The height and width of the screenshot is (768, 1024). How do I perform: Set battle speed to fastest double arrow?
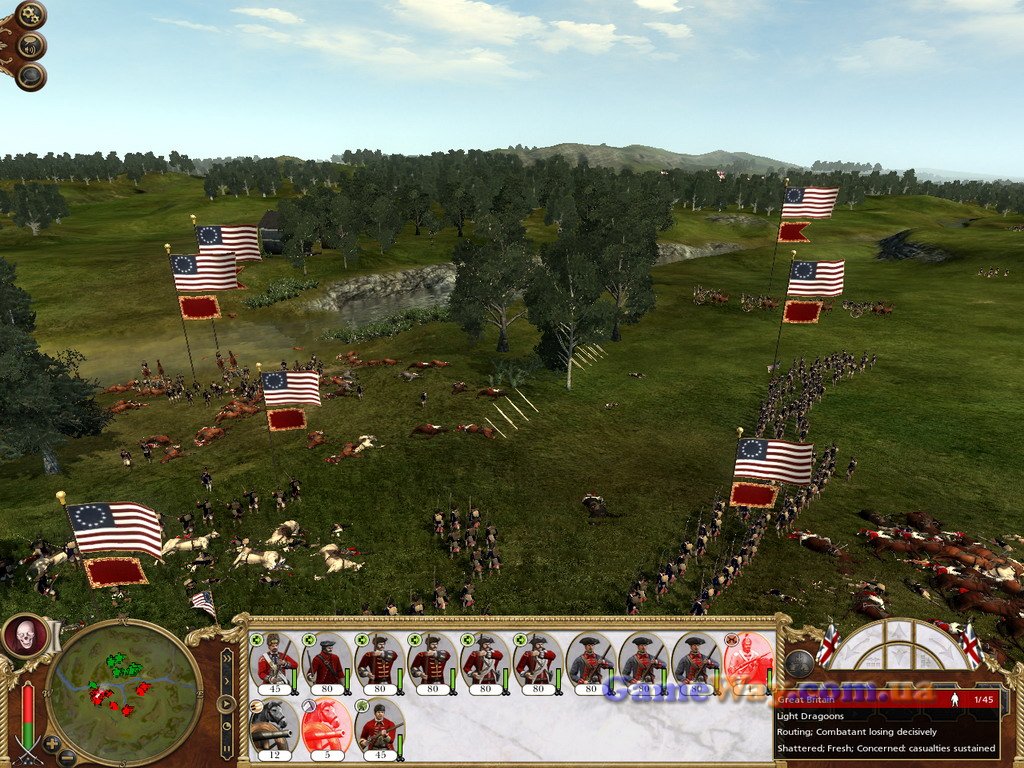pos(227,659)
